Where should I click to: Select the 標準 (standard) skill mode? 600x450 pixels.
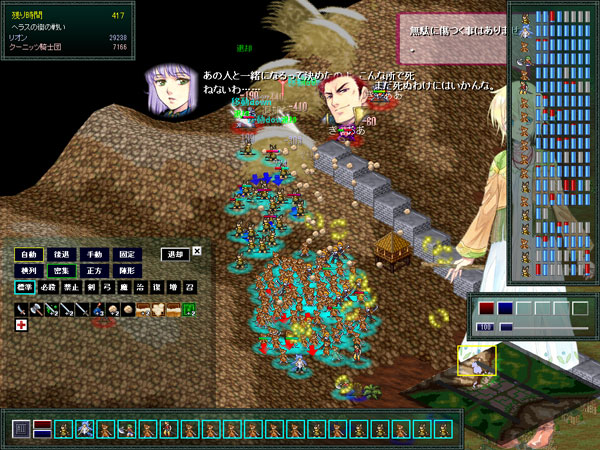click(x=24, y=288)
